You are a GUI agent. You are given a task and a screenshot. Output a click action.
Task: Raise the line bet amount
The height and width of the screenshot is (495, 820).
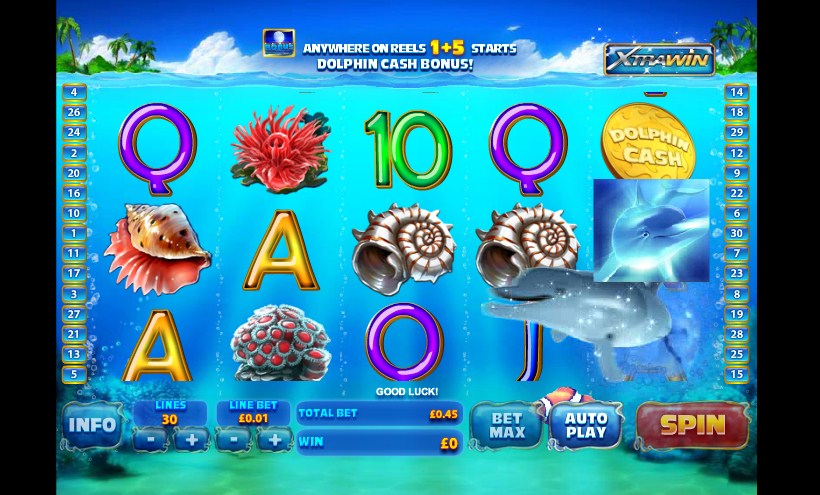(273, 438)
